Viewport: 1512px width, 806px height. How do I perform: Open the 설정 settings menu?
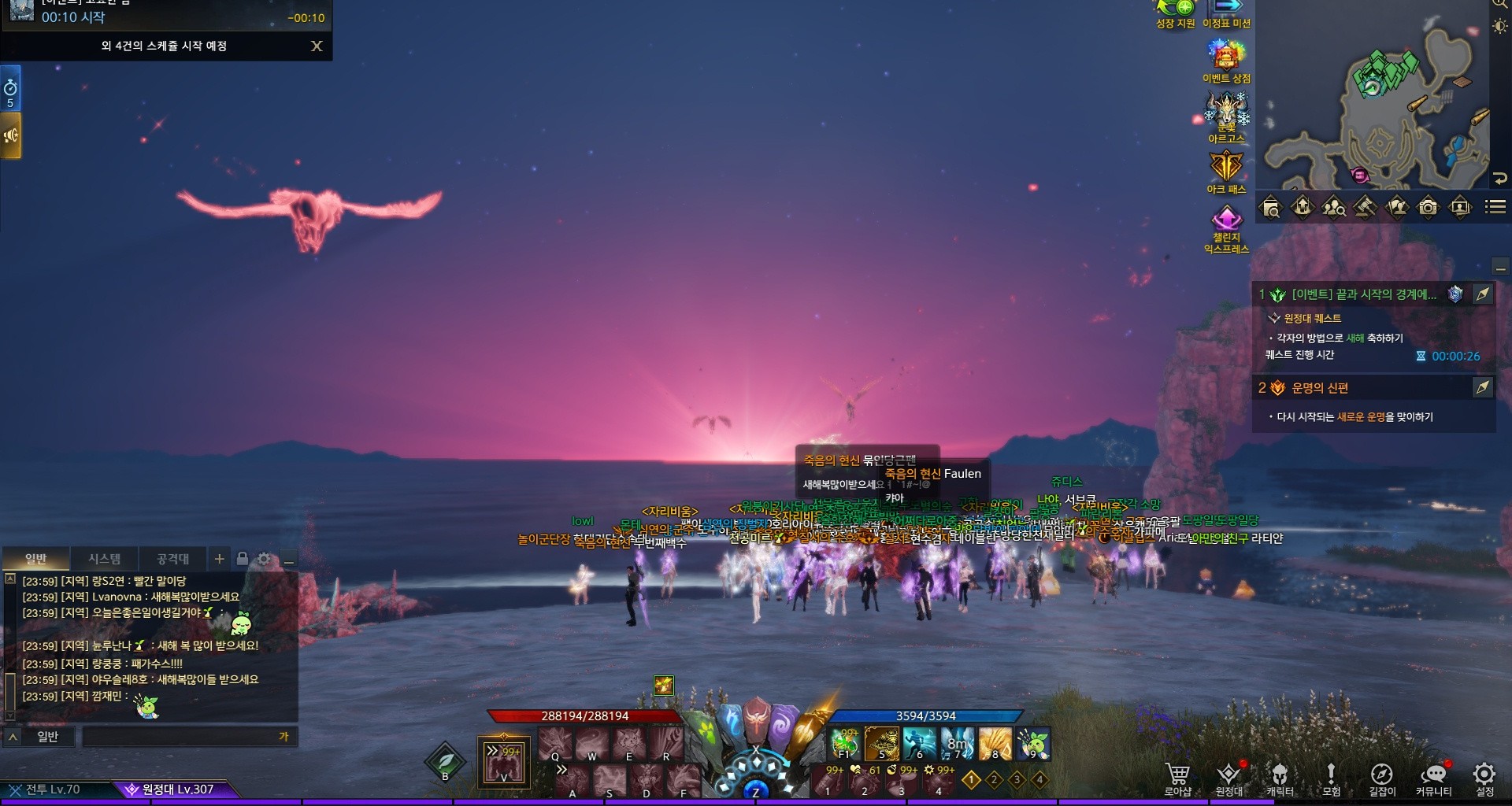1484,778
